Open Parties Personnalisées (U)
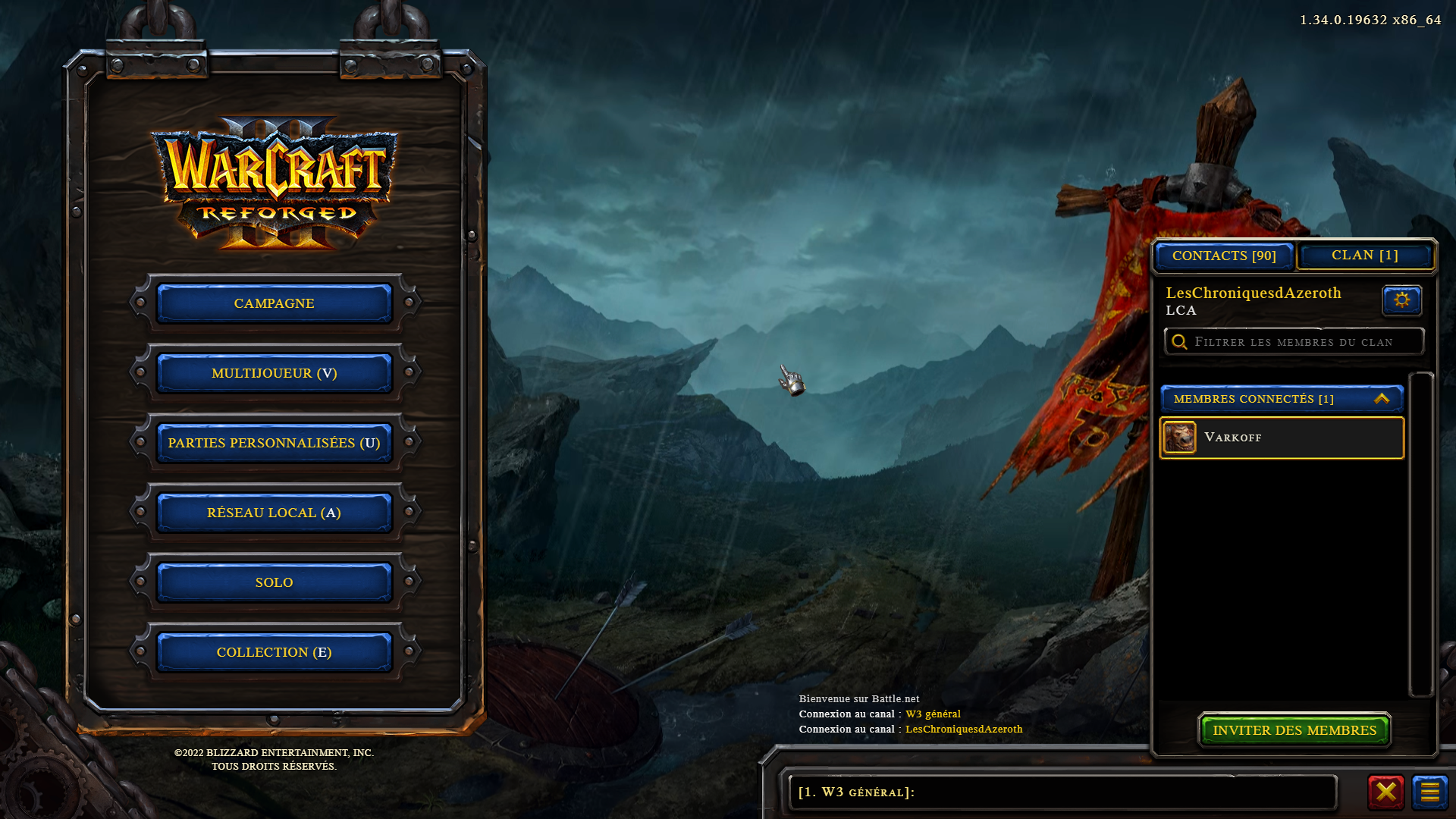 point(274,443)
